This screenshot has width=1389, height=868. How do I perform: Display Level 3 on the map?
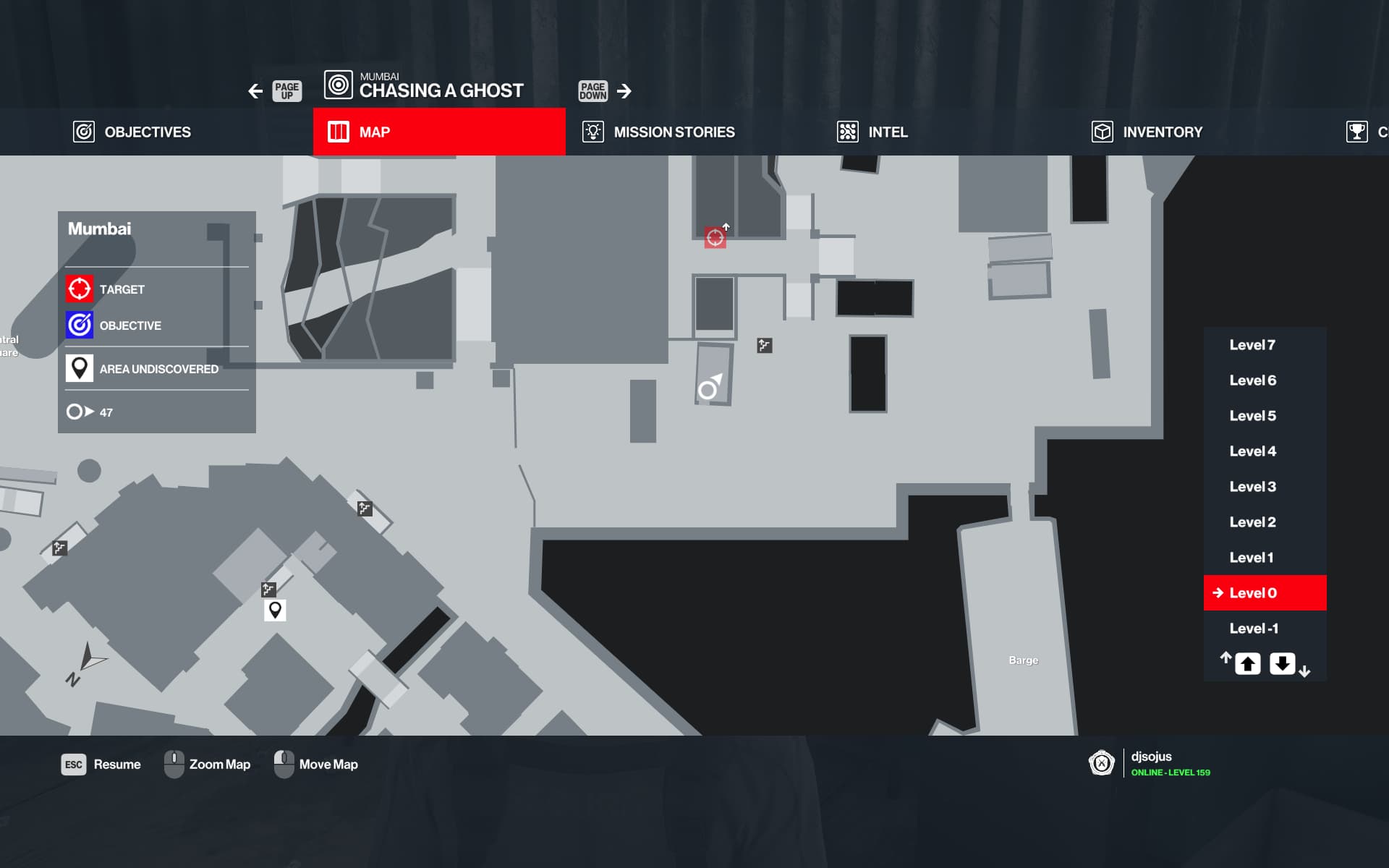pos(1252,487)
